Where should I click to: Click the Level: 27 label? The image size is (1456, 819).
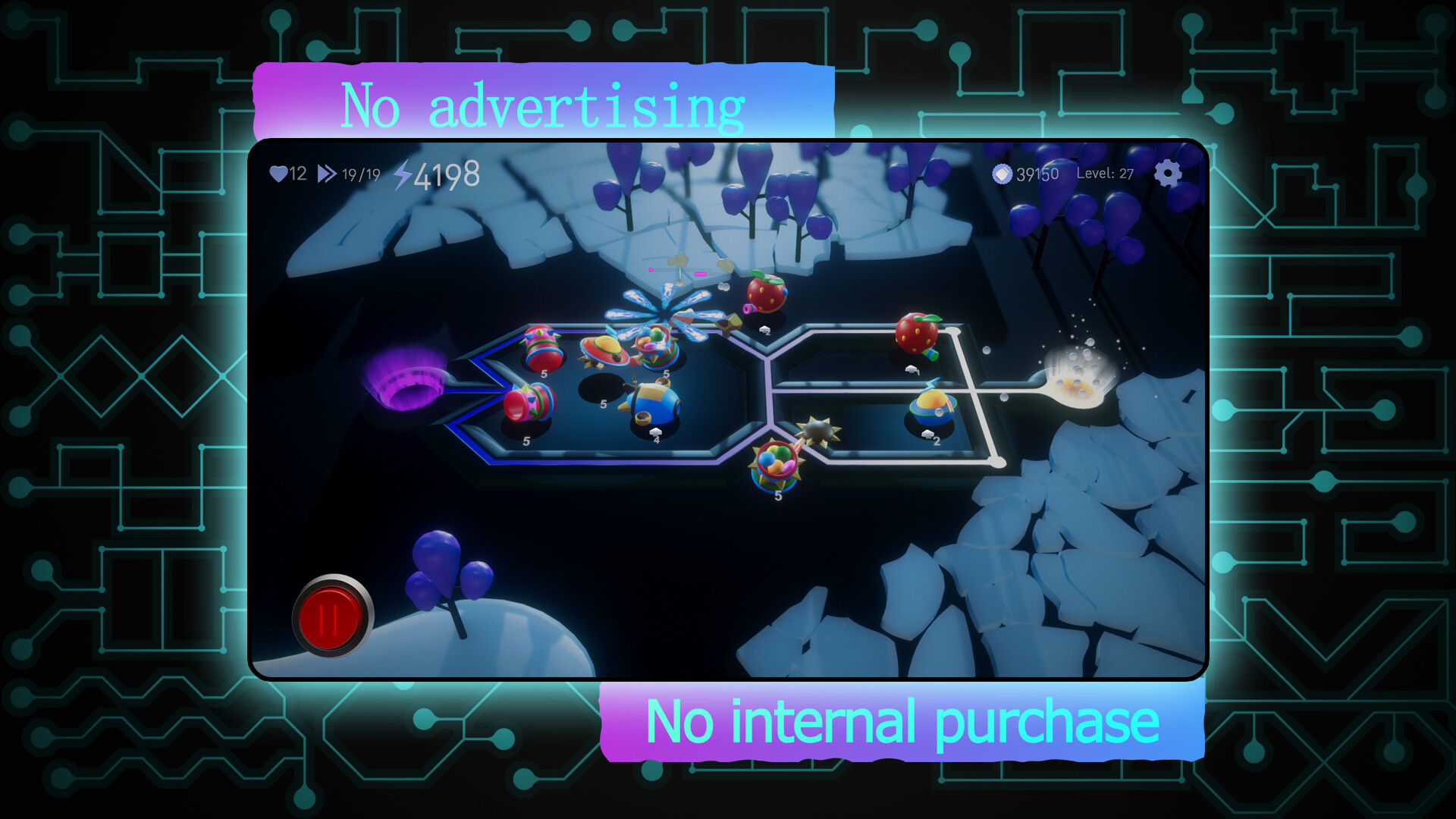pyautogui.click(x=1106, y=173)
